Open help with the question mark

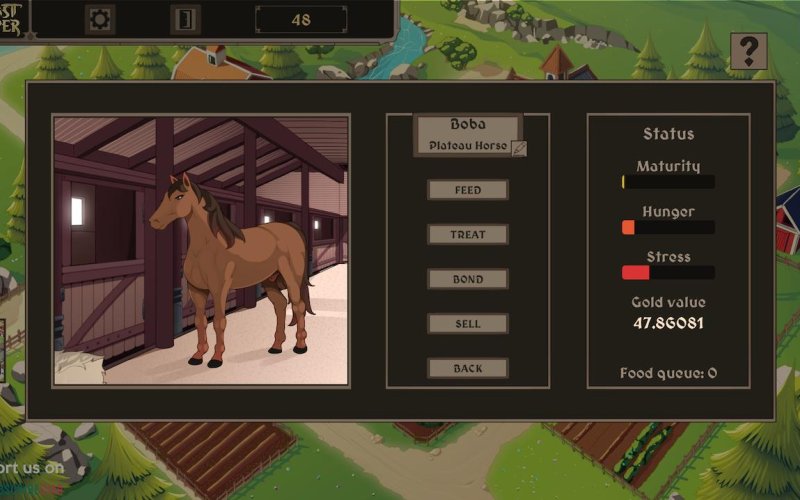[x=748, y=51]
